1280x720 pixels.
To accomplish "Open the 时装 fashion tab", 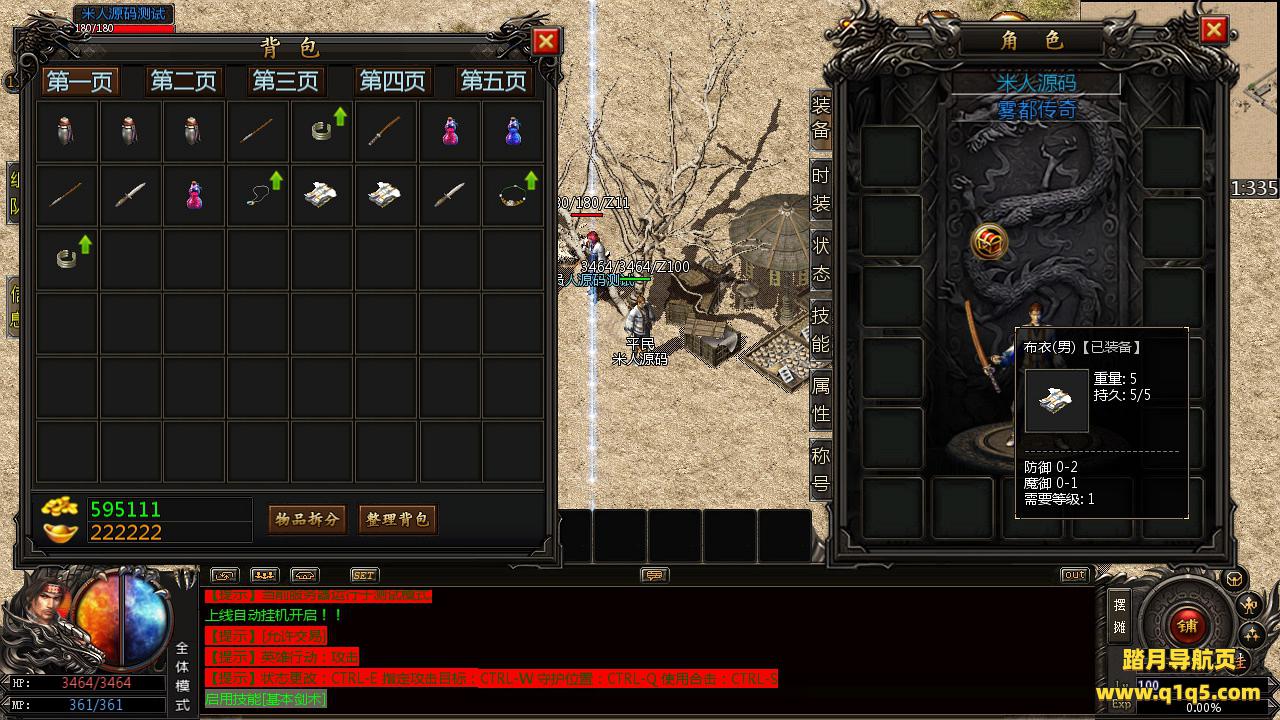I will [821, 189].
